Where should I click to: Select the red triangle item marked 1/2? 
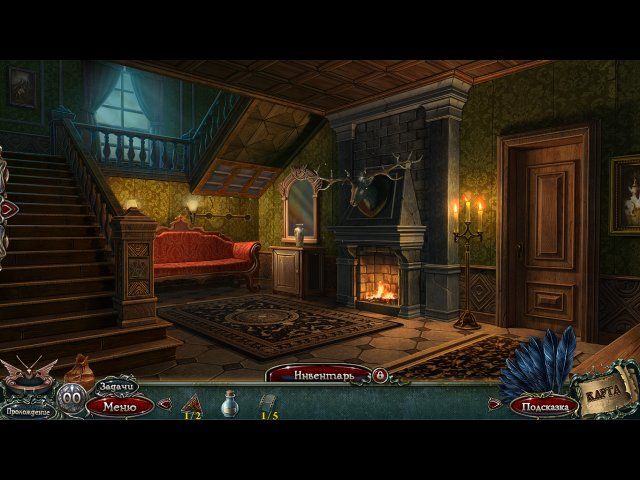[x=191, y=402]
